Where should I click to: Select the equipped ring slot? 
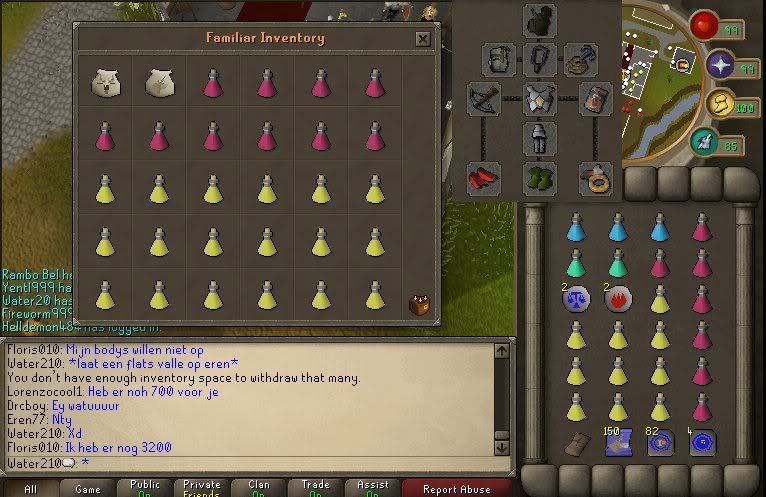point(597,180)
